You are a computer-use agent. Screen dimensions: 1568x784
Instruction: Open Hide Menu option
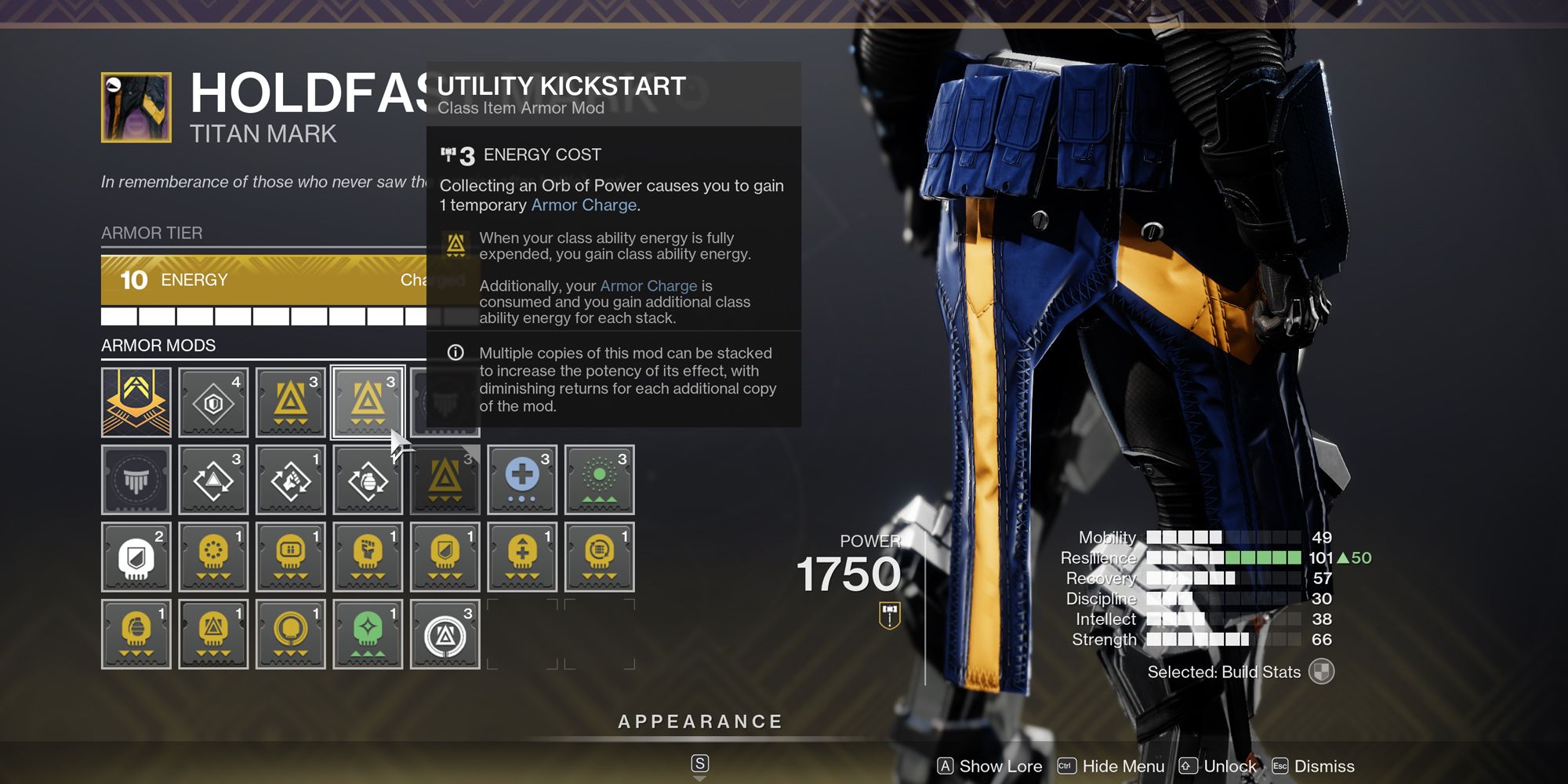pos(1123,766)
